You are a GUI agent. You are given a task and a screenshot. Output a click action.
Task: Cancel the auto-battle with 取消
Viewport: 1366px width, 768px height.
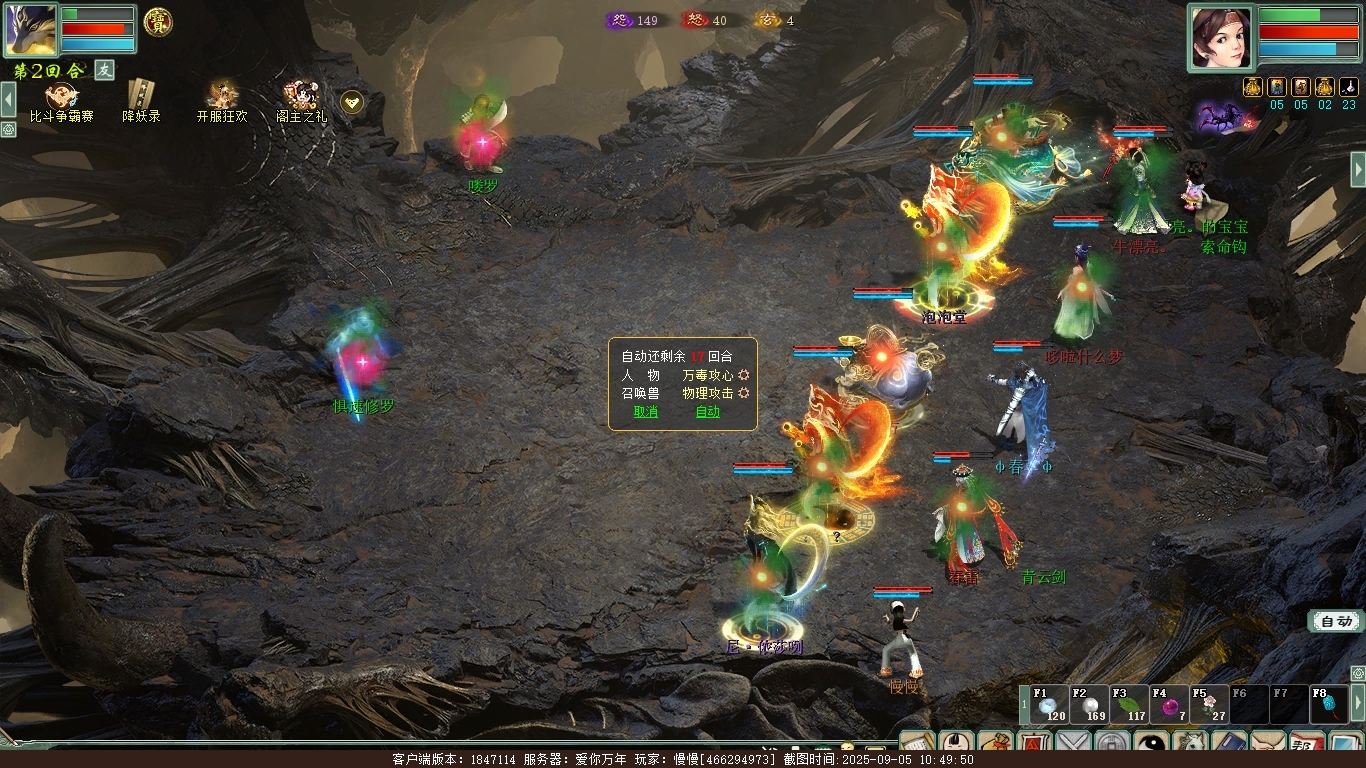pos(646,412)
